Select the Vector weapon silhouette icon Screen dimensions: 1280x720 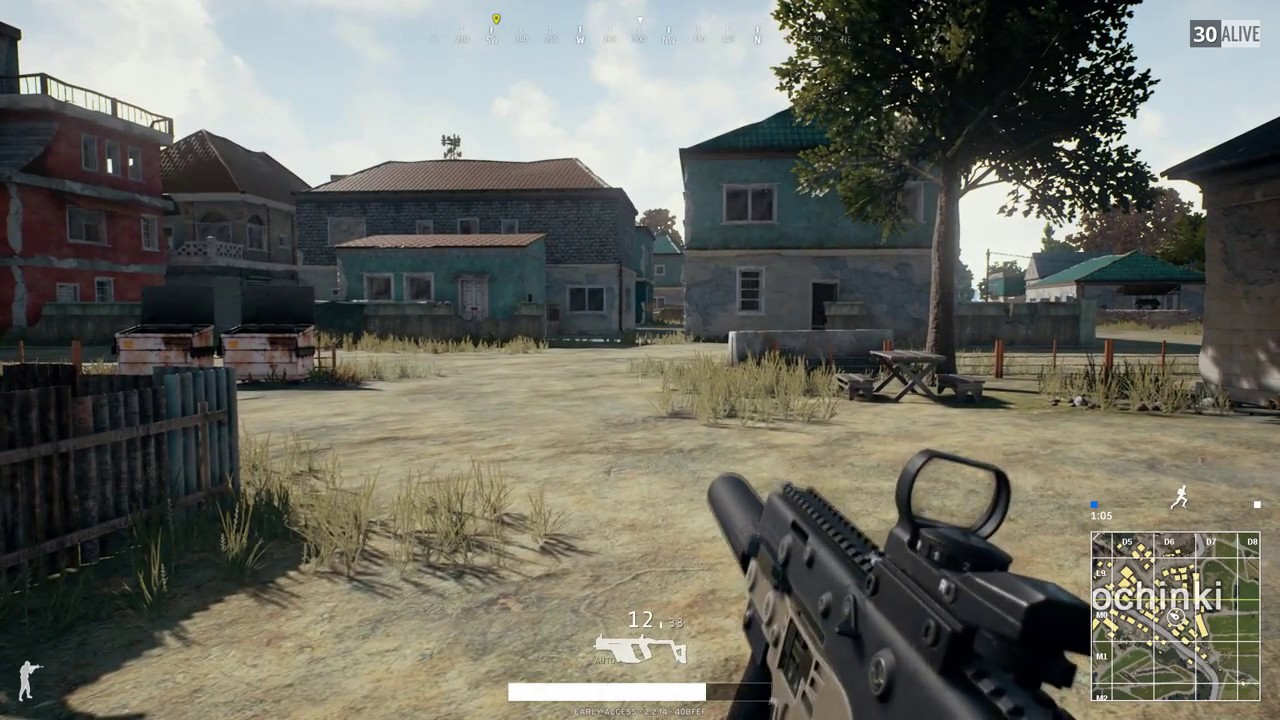point(640,652)
